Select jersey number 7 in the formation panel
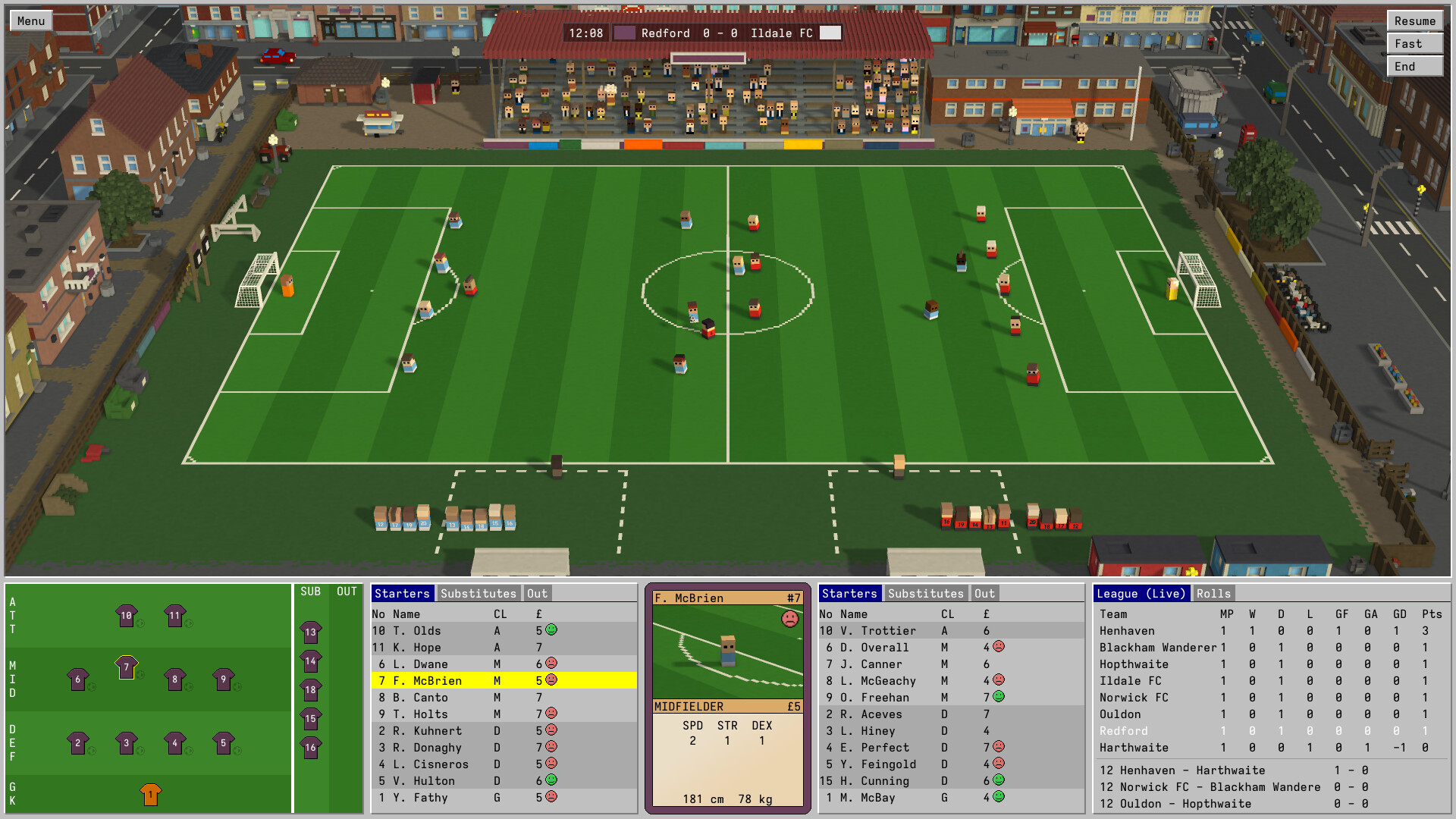The width and height of the screenshot is (1456, 819). [x=126, y=667]
